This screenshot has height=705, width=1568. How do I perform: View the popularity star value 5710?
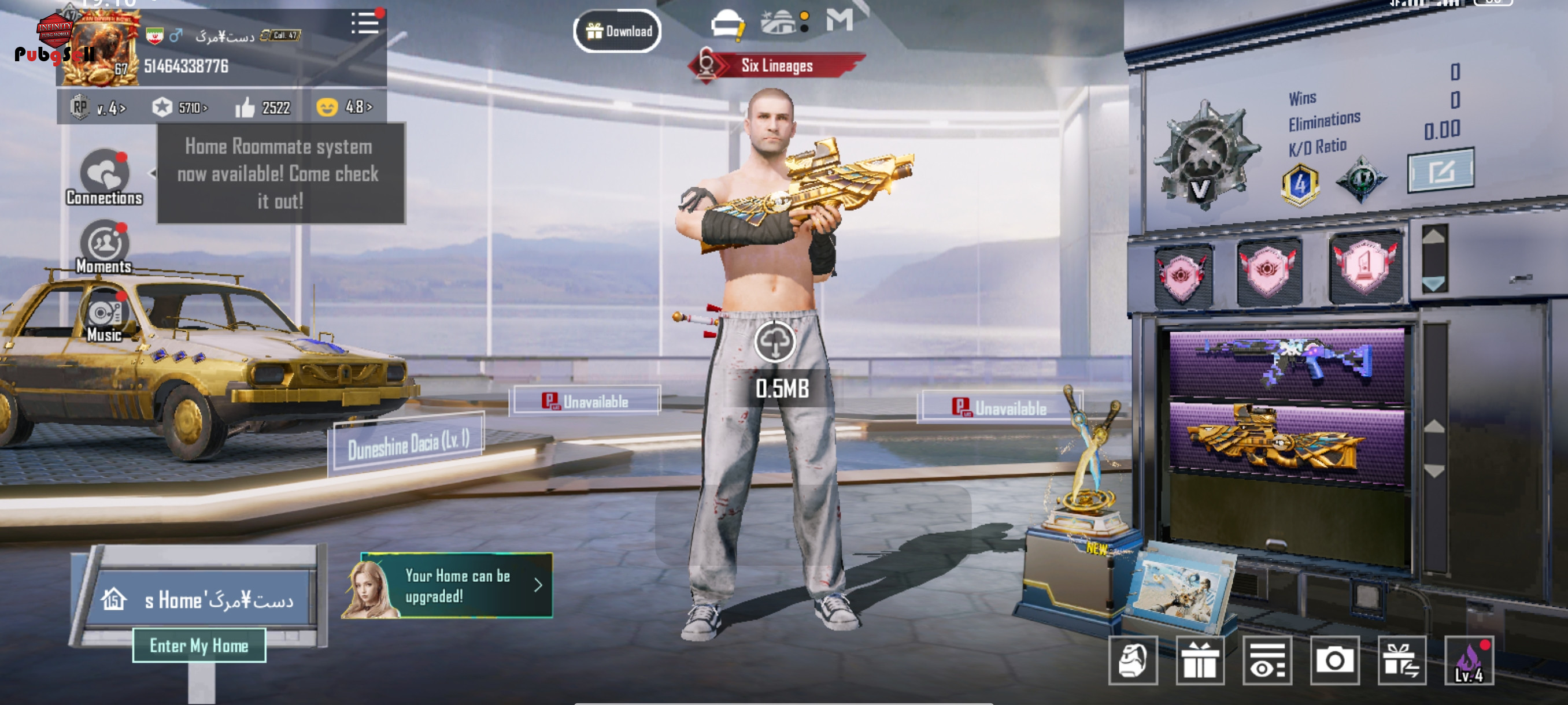180,108
